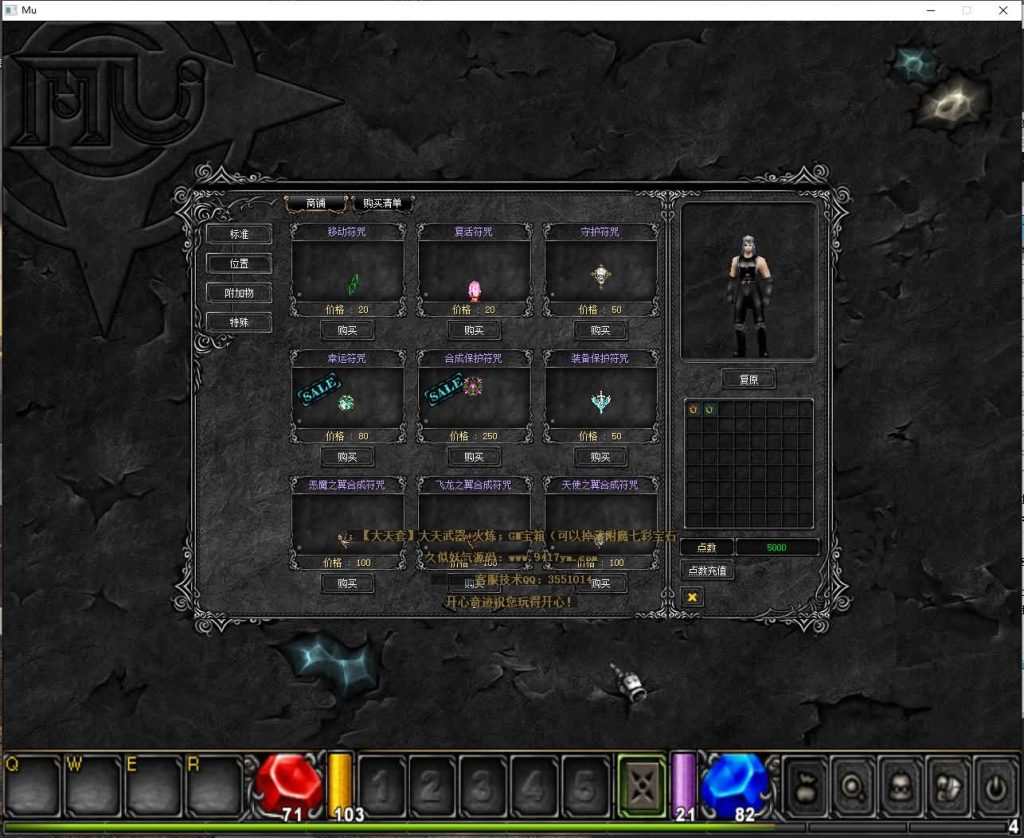Viewport: 1024px width, 838px height.
Task: Buy the 移动符咒 for 20 points
Action: (347, 330)
